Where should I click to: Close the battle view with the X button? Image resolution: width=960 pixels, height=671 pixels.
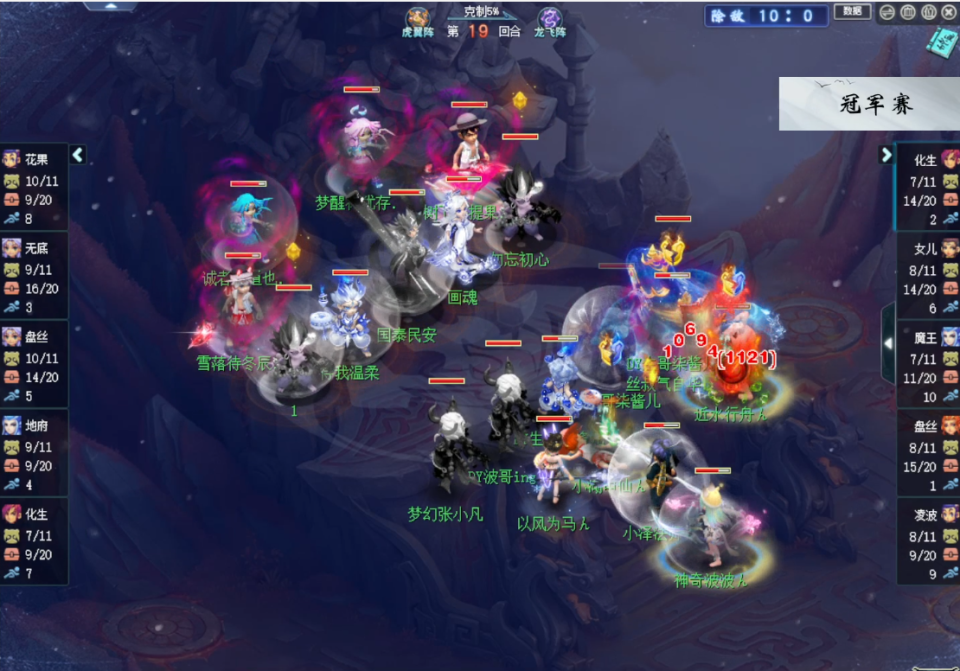948,12
